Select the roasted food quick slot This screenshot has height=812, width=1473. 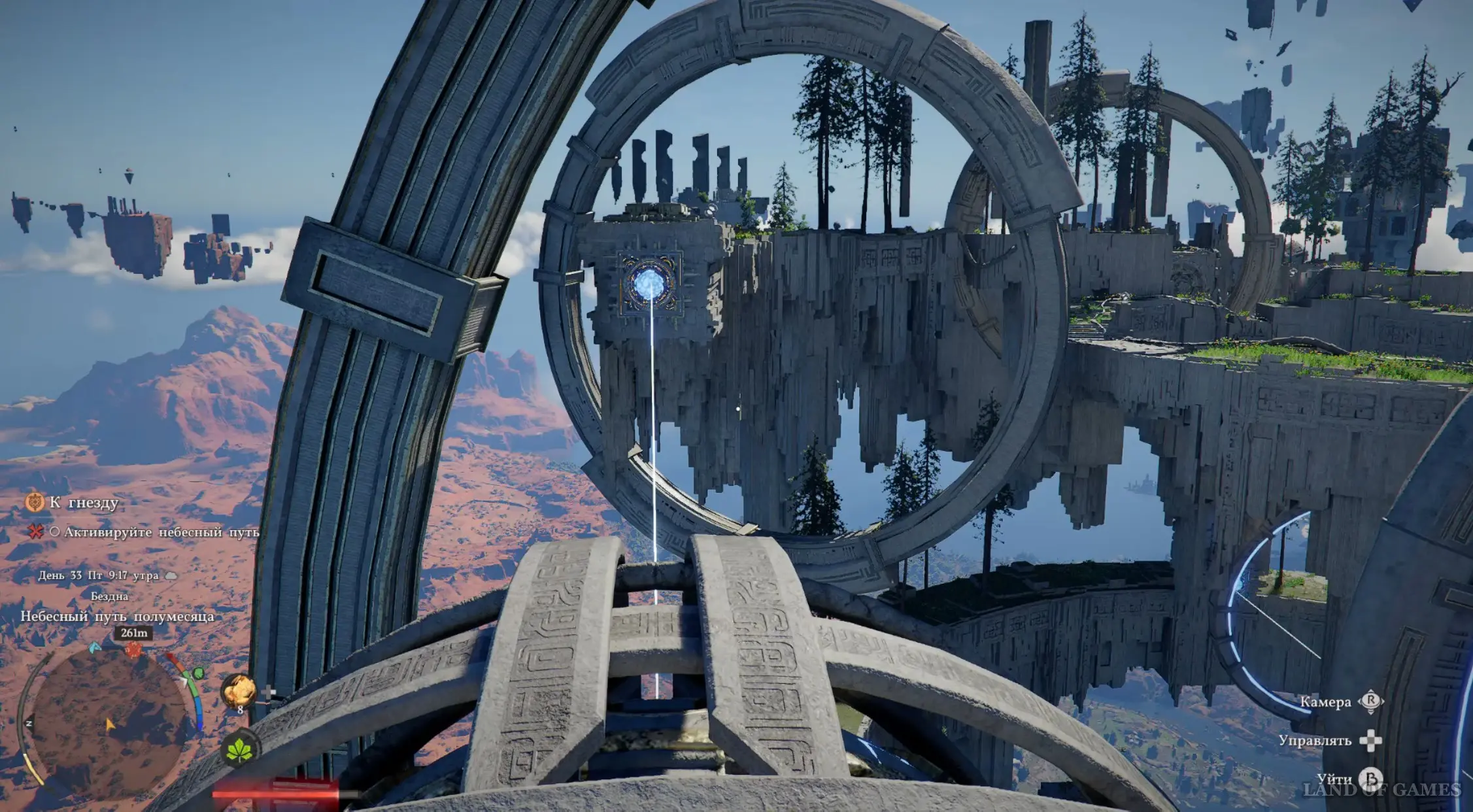point(239,691)
